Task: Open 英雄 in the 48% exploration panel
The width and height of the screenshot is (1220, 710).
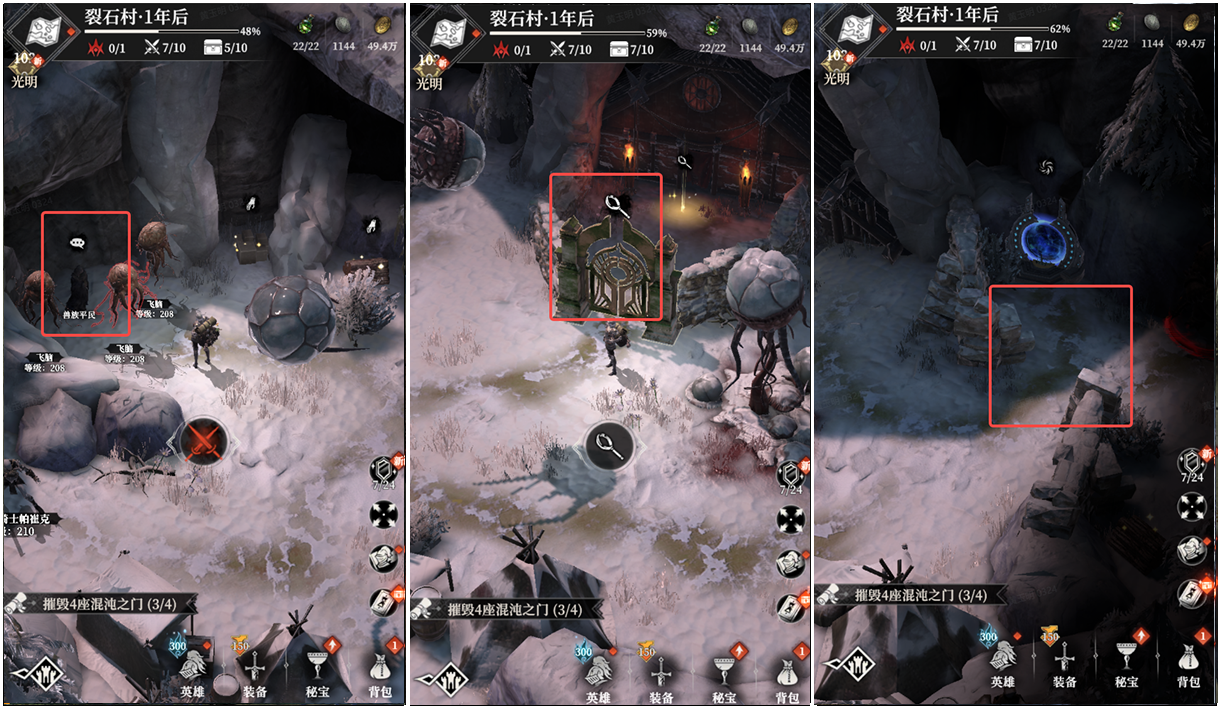Action: pos(192,670)
